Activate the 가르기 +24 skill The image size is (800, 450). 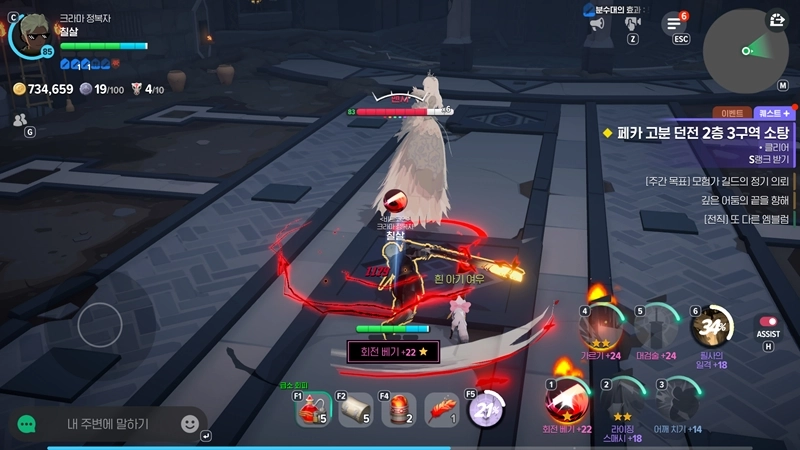point(602,327)
